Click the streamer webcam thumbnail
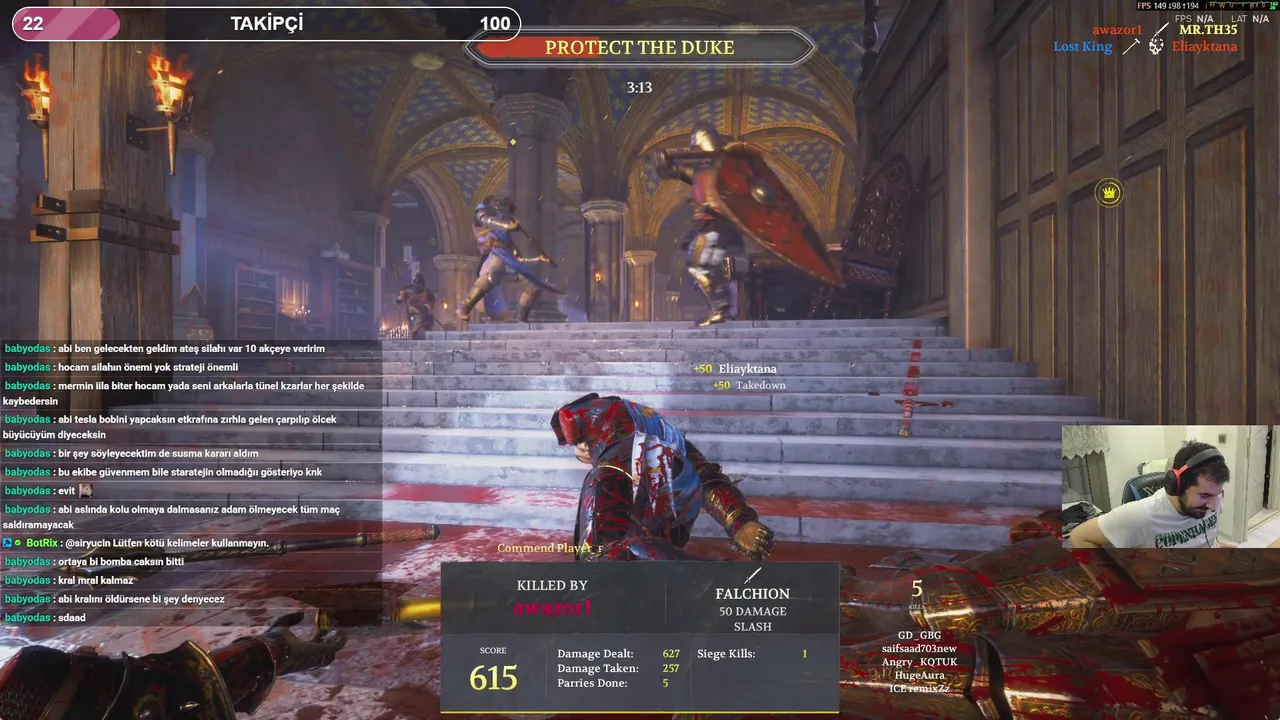This screenshot has height=720, width=1280. pyautogui.click(x=1170, y=487)
